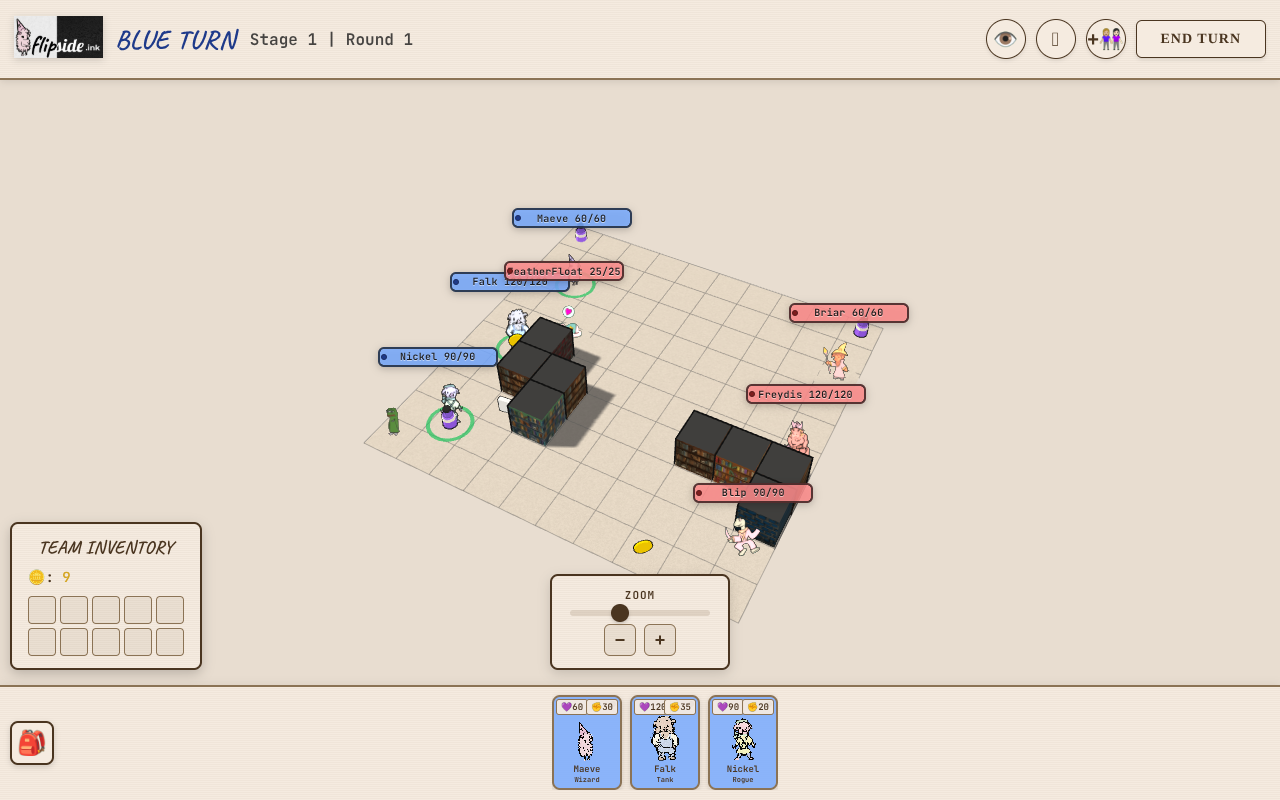This screenshot has width=1280, height=800.
Task: Click the Blip 90/90 name tag
Action: [753, 493]
